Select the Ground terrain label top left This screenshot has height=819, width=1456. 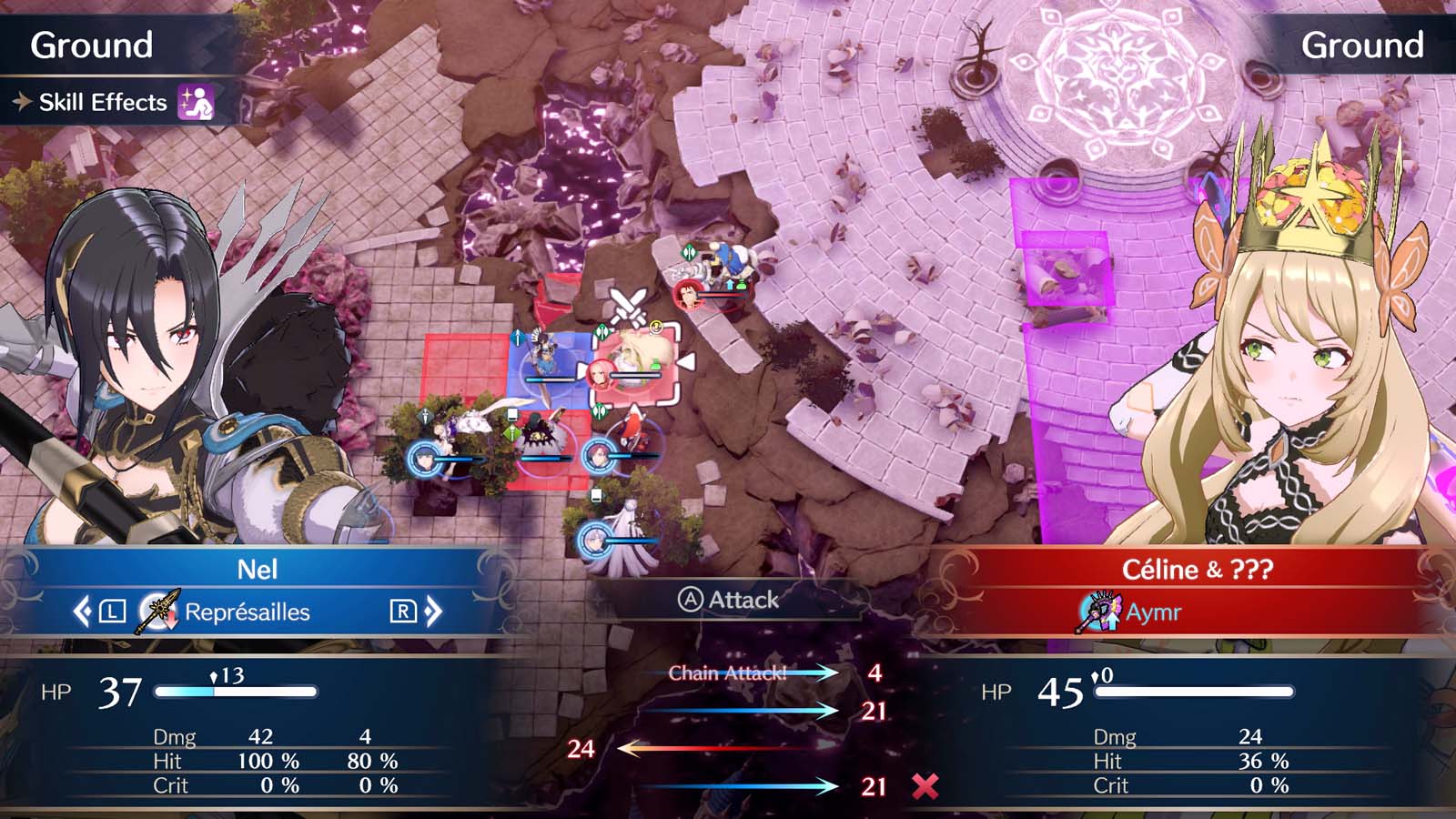(x=91, y=40)
